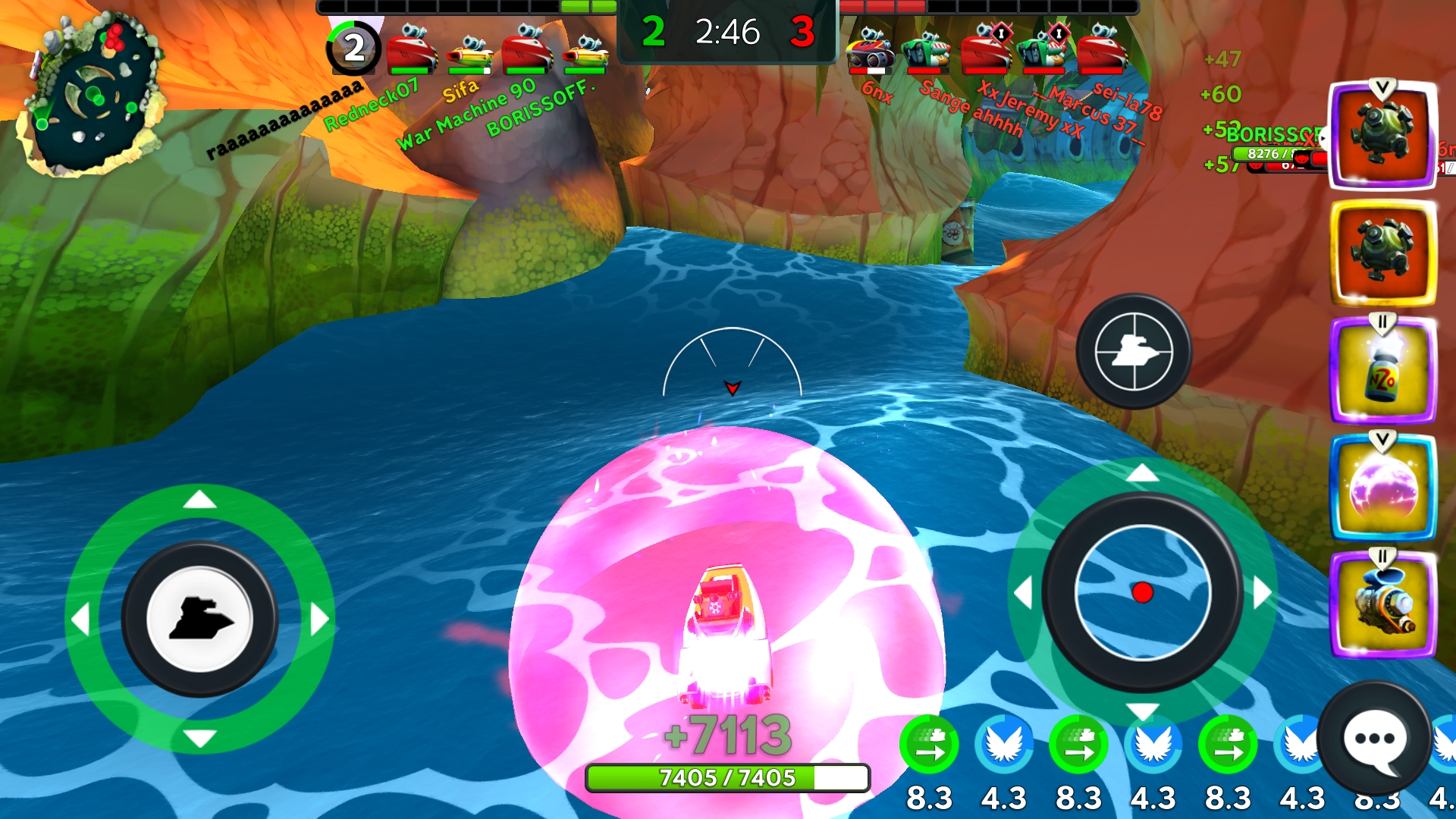Open the circular island minimap
This screenshot has height=819, width=1456.
pos(93,95)
